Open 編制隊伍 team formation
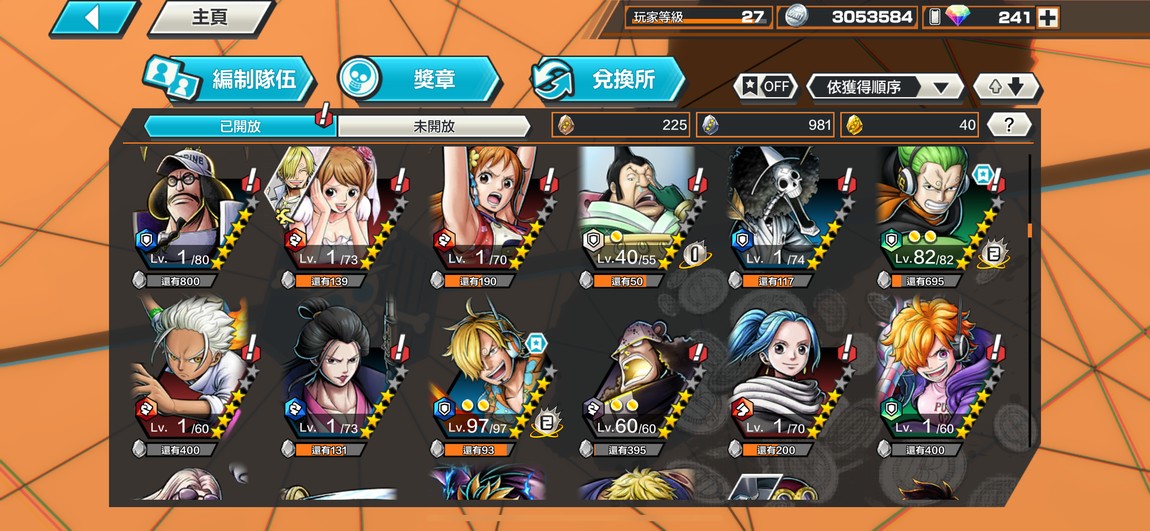Viewport: 1150px width, 531px height. pos(228,80)
